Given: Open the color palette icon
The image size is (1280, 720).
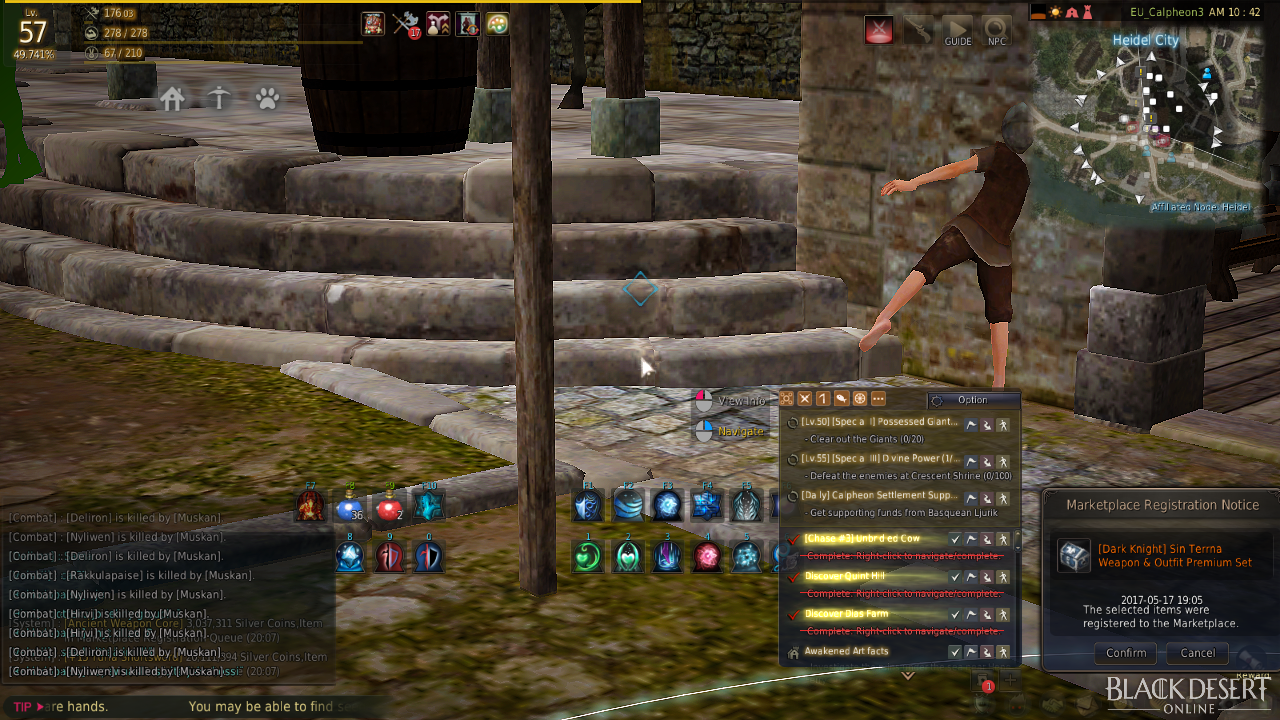Looking at the screenshot, I should tap(497, 23).
